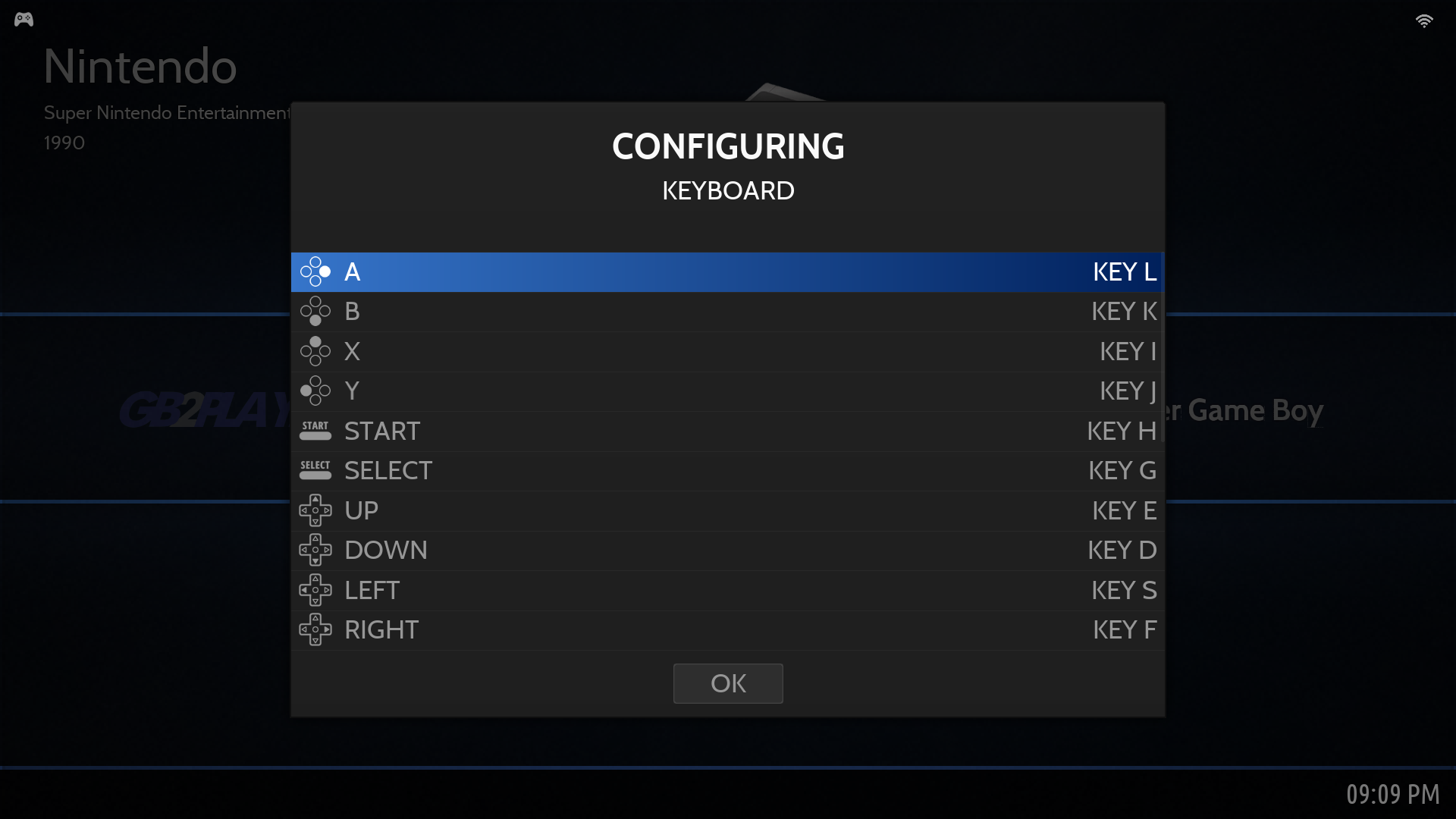
Task: Select the START row to rebind KEY H
Action: [1121, 430]
